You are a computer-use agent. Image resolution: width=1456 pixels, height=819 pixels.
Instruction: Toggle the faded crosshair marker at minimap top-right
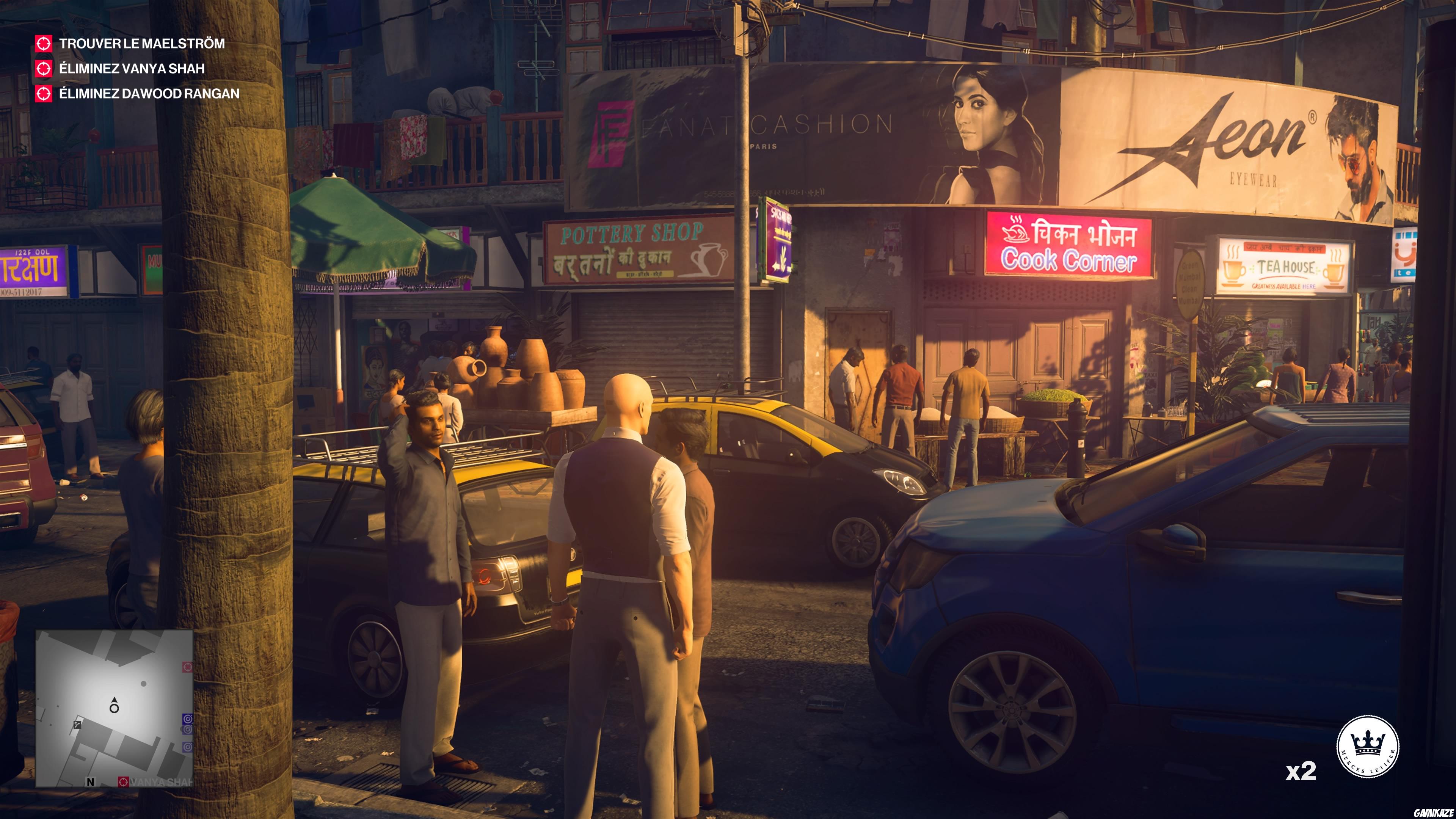click(188, 667)
